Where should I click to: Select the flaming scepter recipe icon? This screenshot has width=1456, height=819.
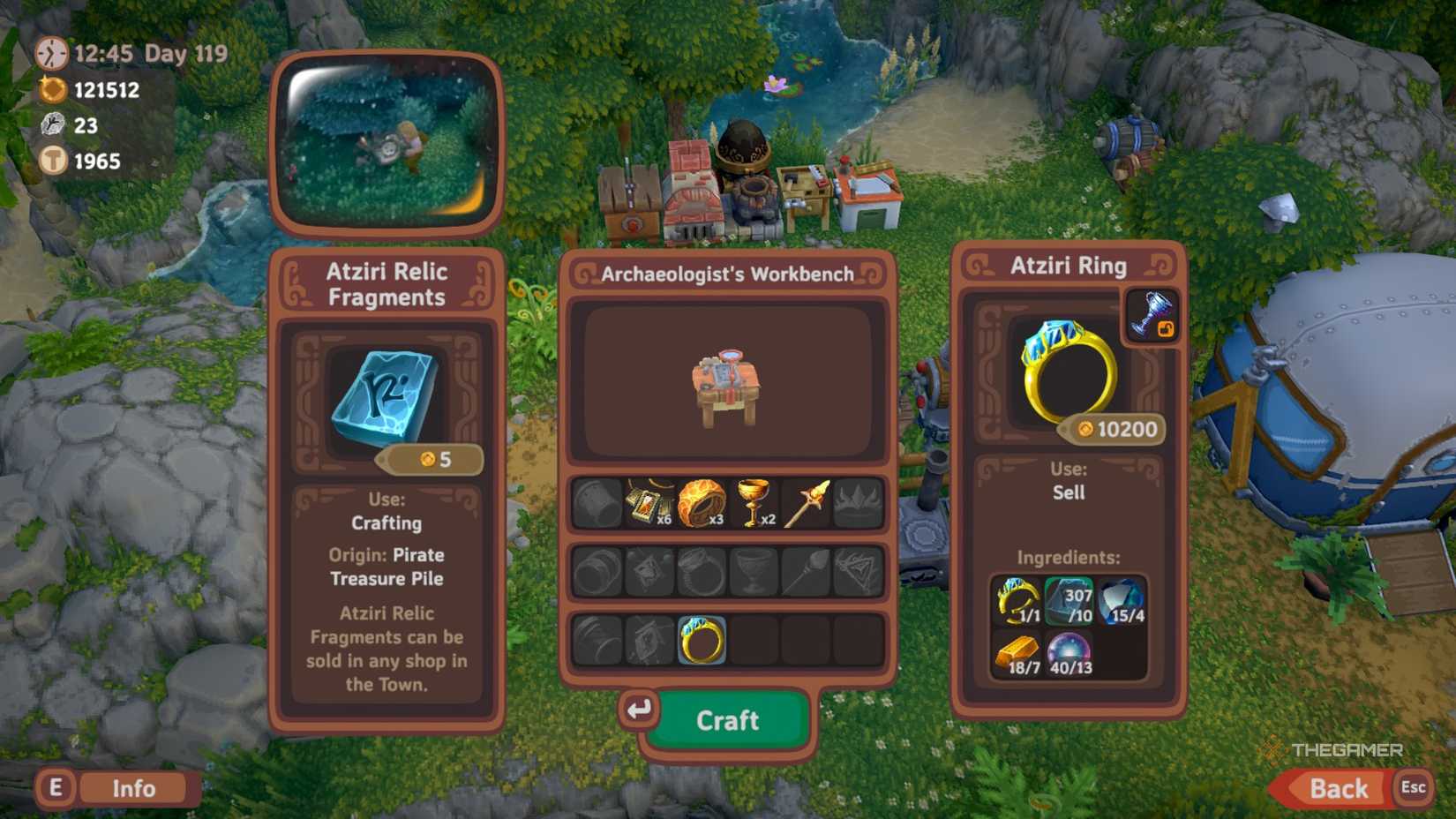tap(807, 503)
